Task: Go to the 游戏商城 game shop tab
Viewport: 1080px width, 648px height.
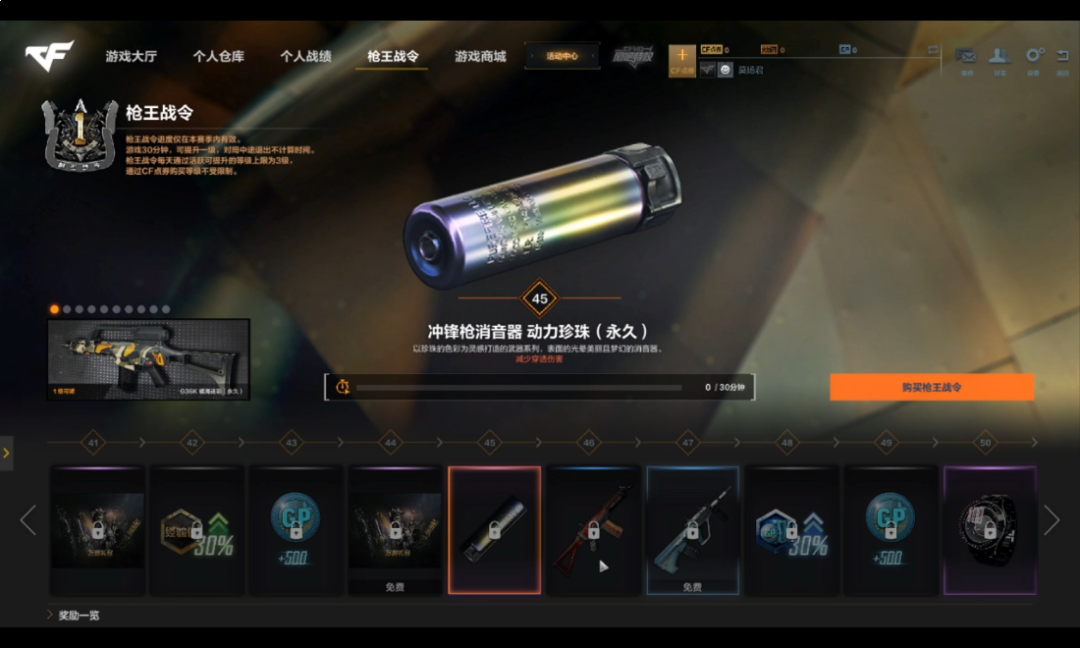Action: pyautogui.click(x=480, y=56)
